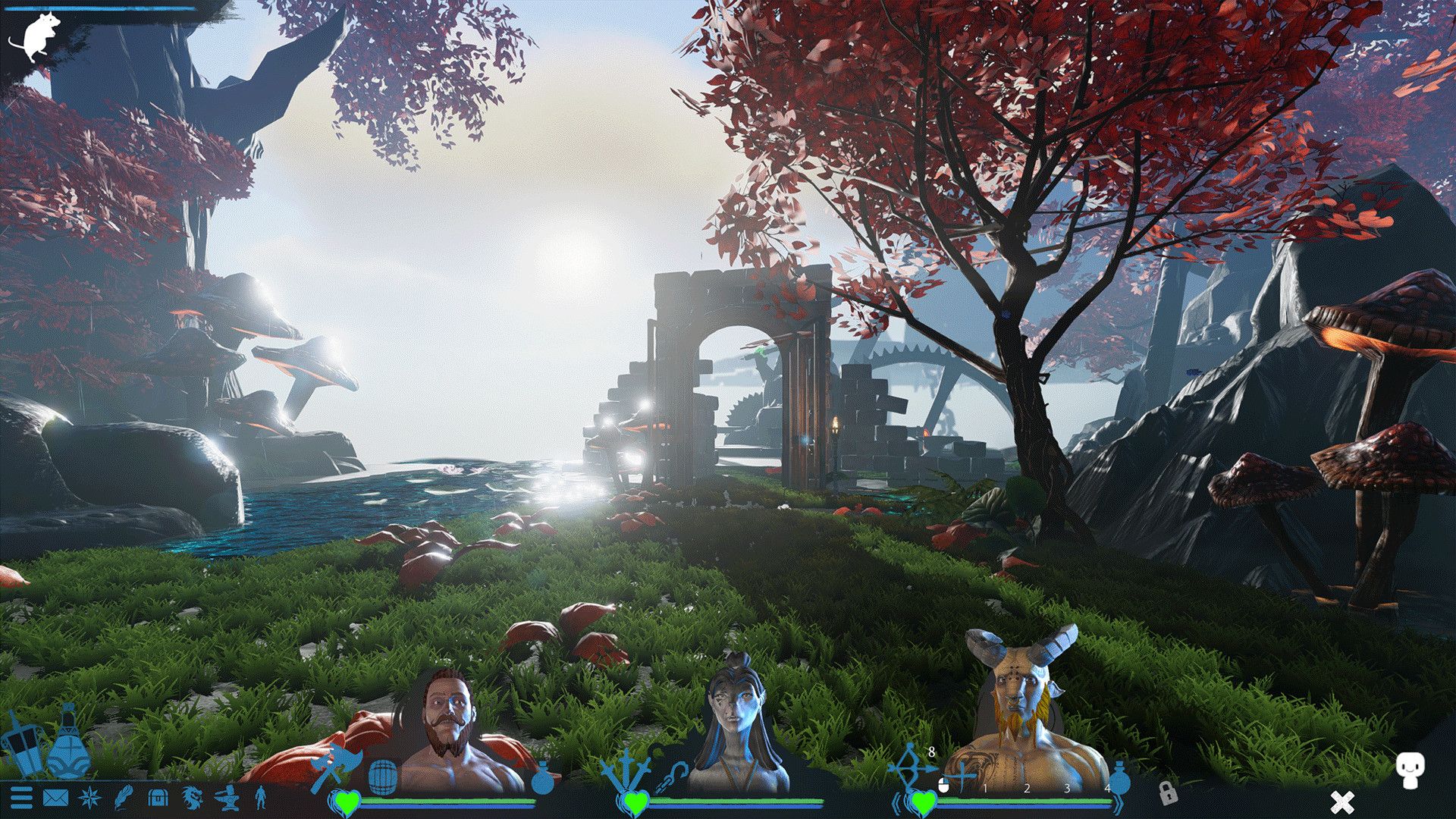Select the trident weapon icon

(x=625, y=770)
